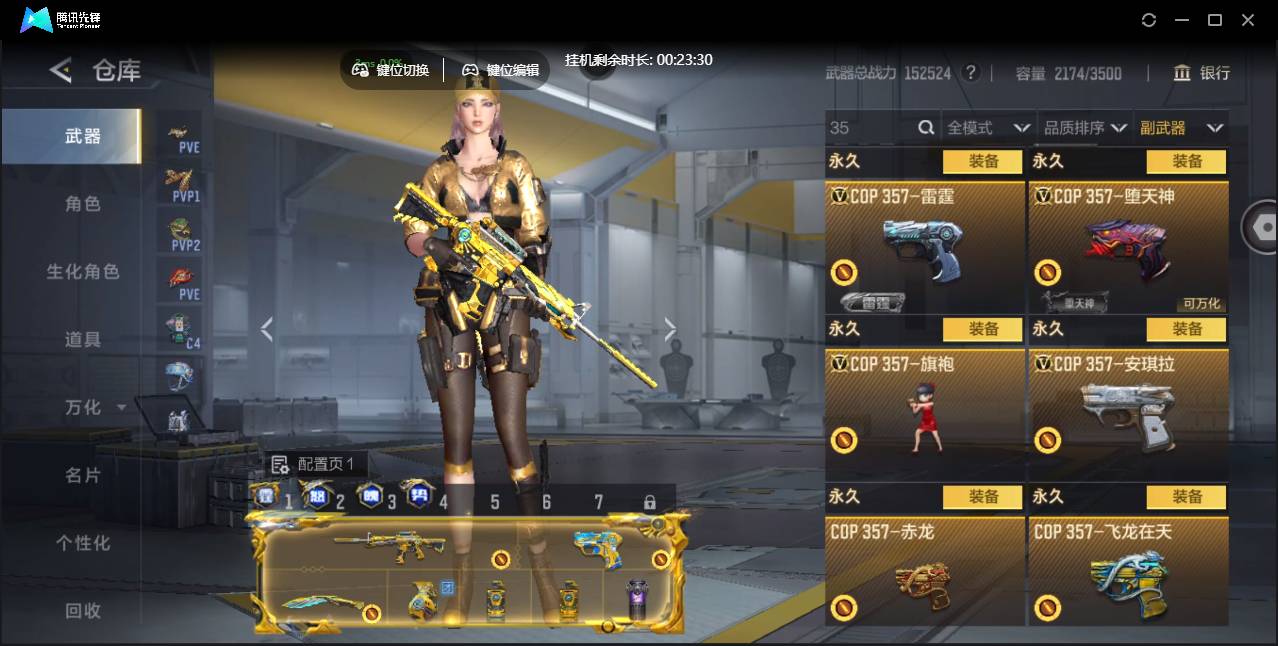Image resolution: width=1278 pixels, height=646 pixels.
Task: Equip the COP 357-堕天神 pistol
Action: click(x=1186, y=161)
